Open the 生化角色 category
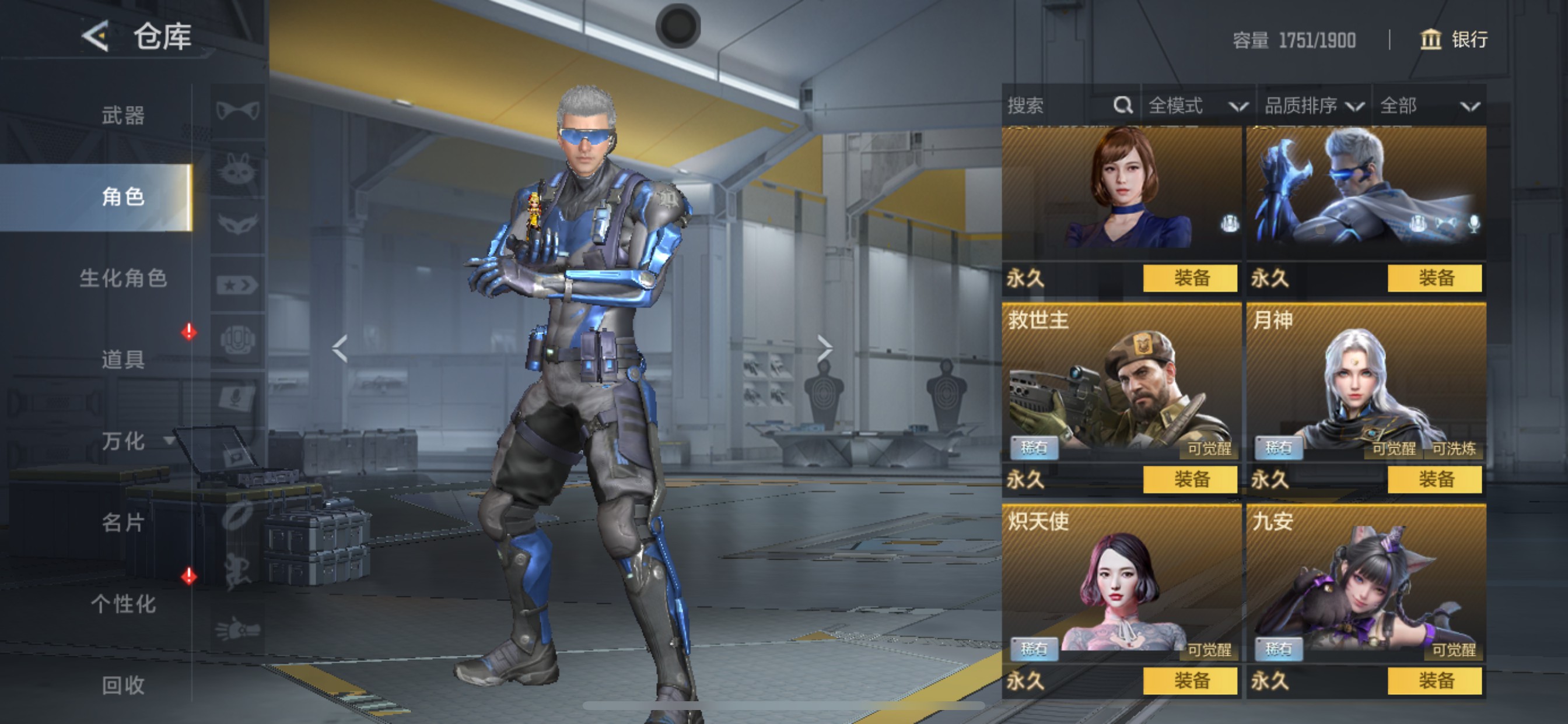Screen dimensions: 1568x724 [123, 278]
